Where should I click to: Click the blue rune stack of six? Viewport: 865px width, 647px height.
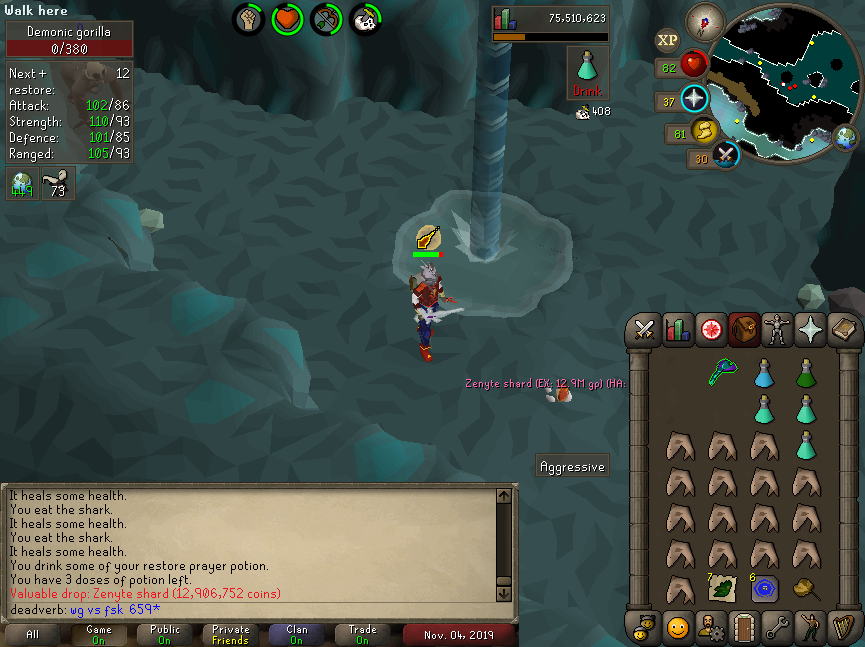(765, 588)
